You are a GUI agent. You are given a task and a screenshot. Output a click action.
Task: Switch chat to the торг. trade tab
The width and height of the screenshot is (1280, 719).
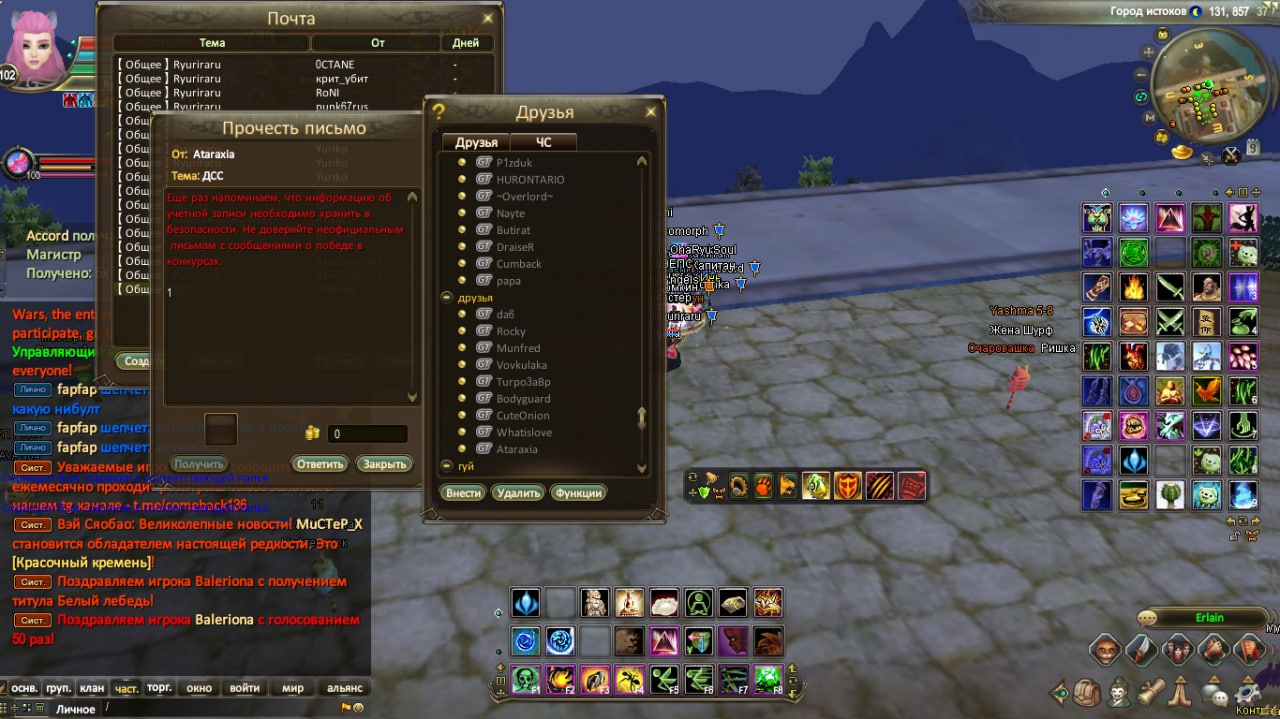point(159,688)
